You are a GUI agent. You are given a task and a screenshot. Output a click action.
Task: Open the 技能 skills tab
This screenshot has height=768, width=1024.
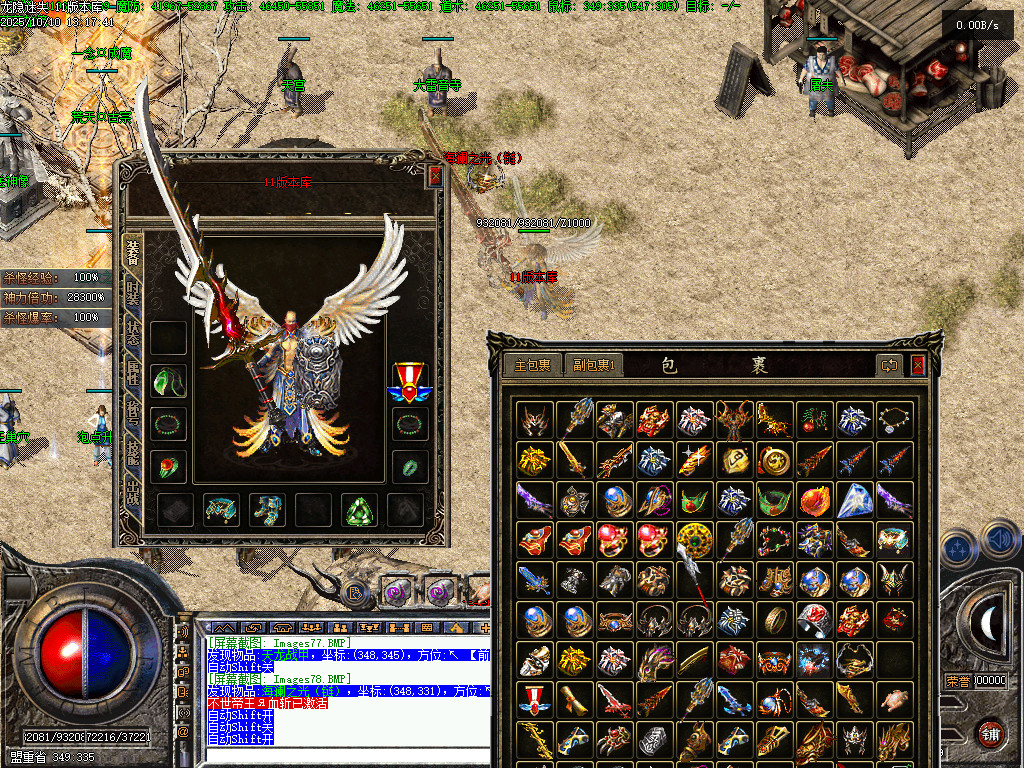pos(133,452)
